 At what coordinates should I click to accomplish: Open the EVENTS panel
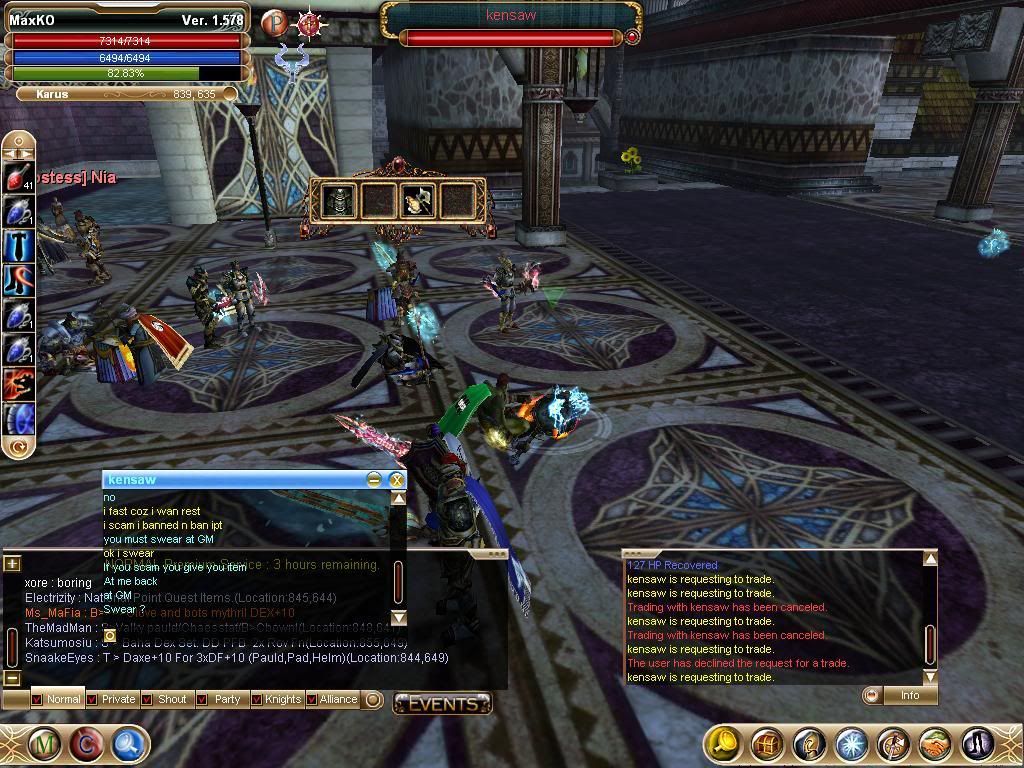(x=442, y=704)
